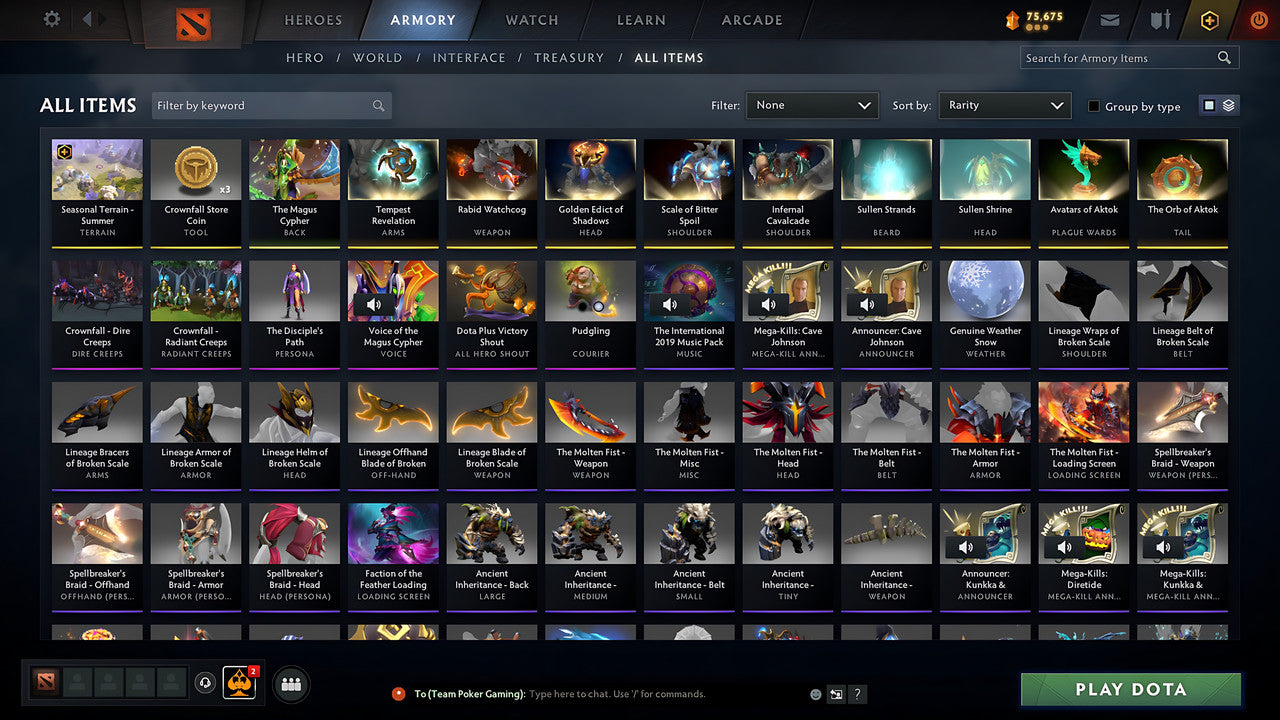This screenshot has width=1280, height=720.
Task: Click the magnifier in the keyword filter
Action: (x=378, y=104)
